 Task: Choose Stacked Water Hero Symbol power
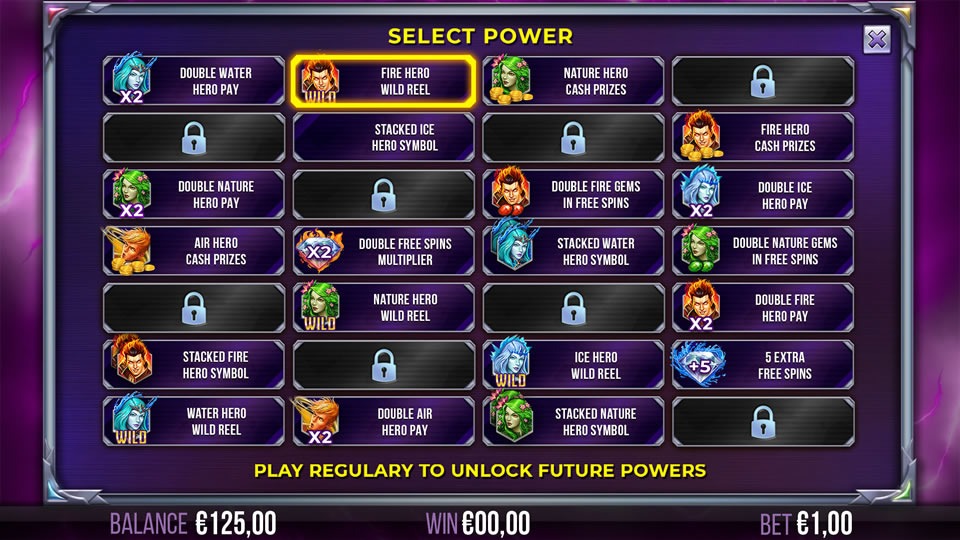573,251
